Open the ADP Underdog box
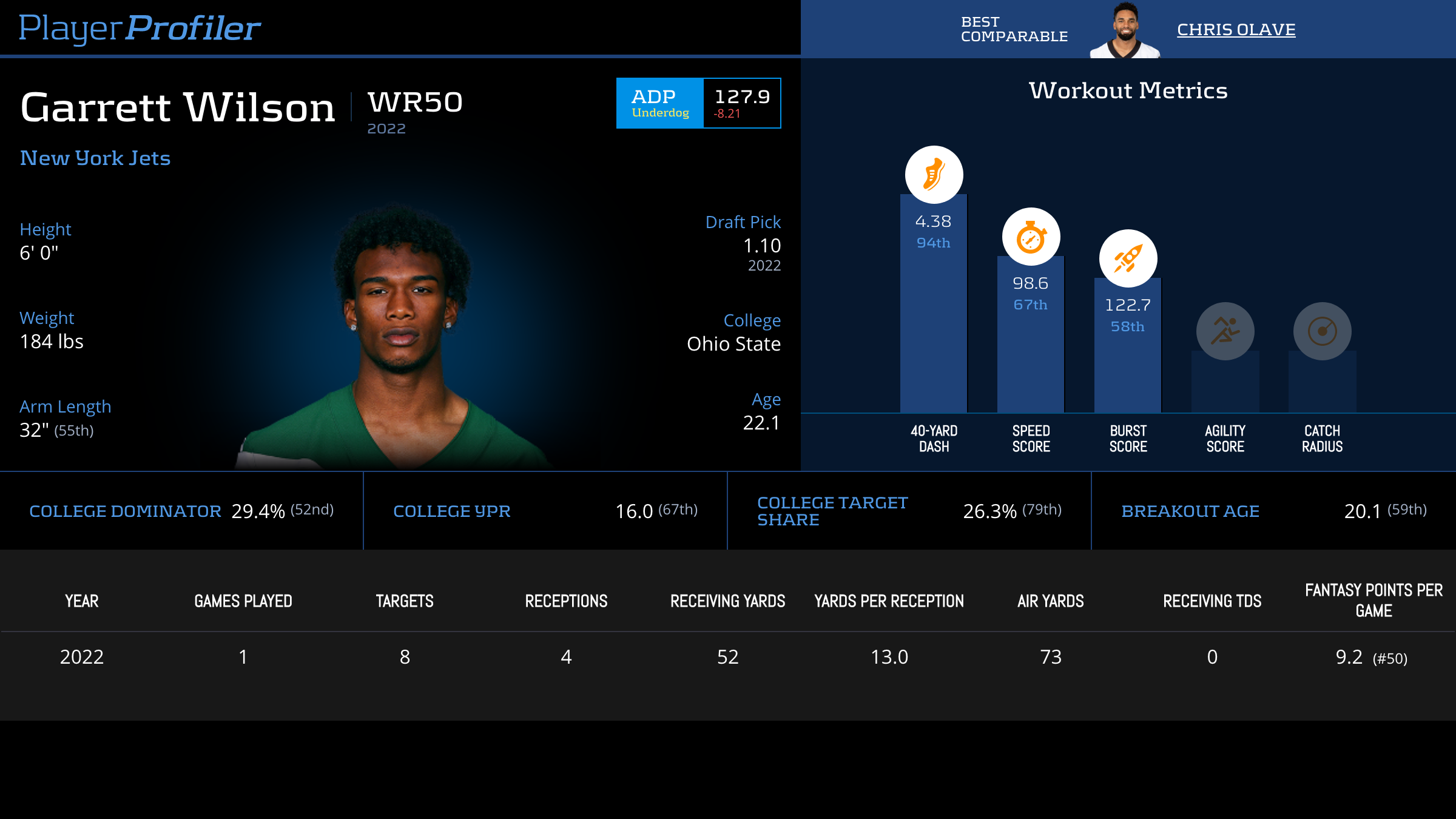Screen dimensions: 1456x819 (698, 103)
